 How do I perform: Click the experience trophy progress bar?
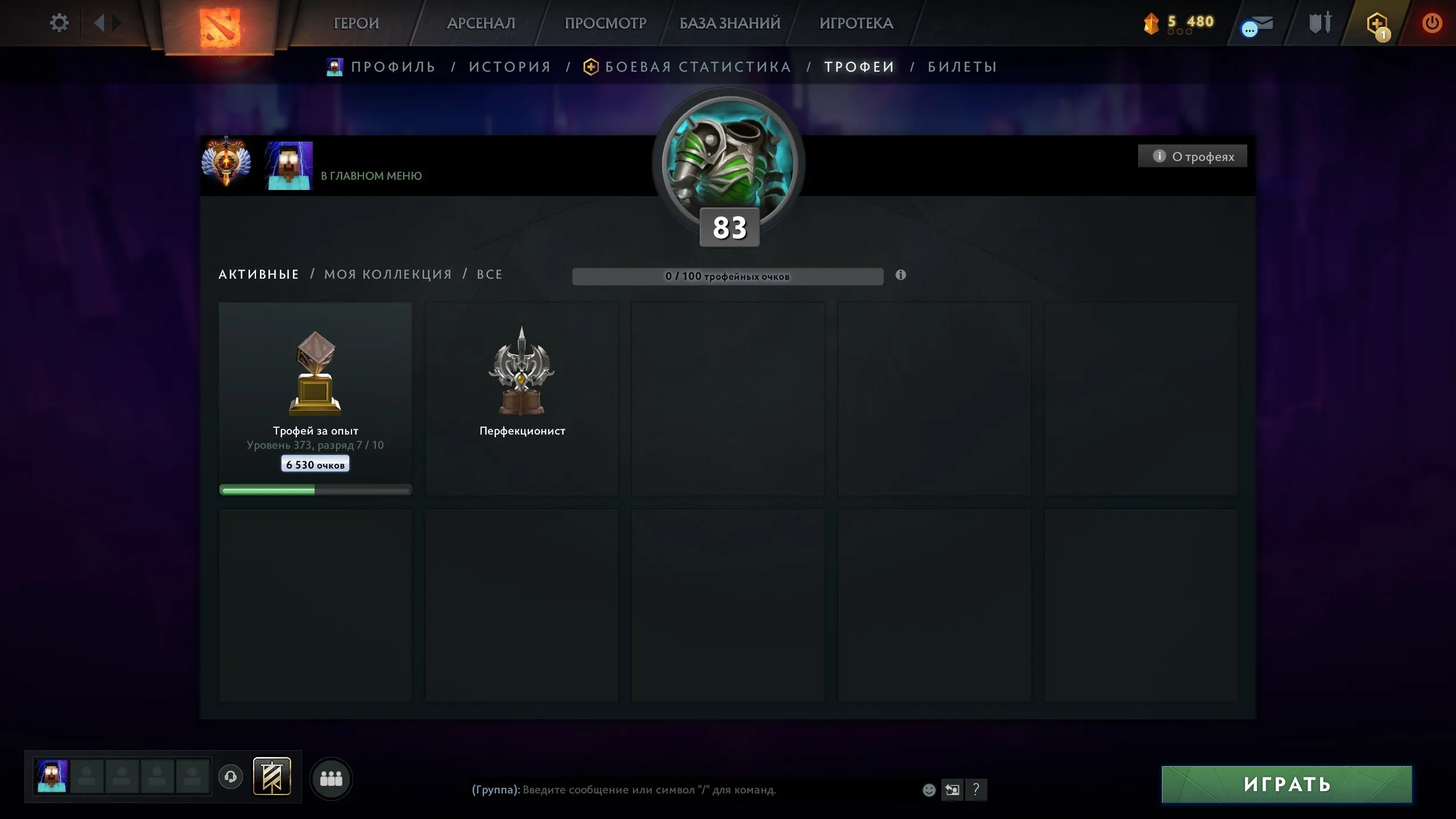pos(315,488)
